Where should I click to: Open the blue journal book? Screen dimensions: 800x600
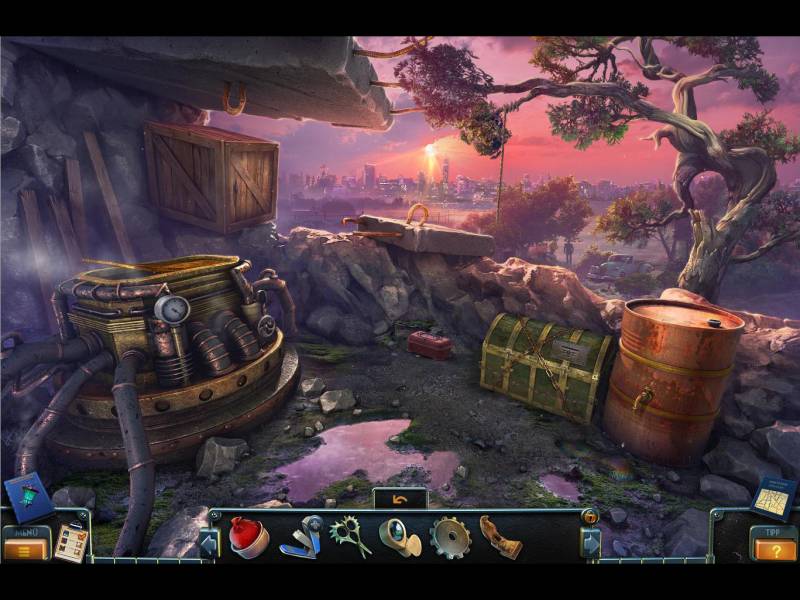[x=28, y=495]
